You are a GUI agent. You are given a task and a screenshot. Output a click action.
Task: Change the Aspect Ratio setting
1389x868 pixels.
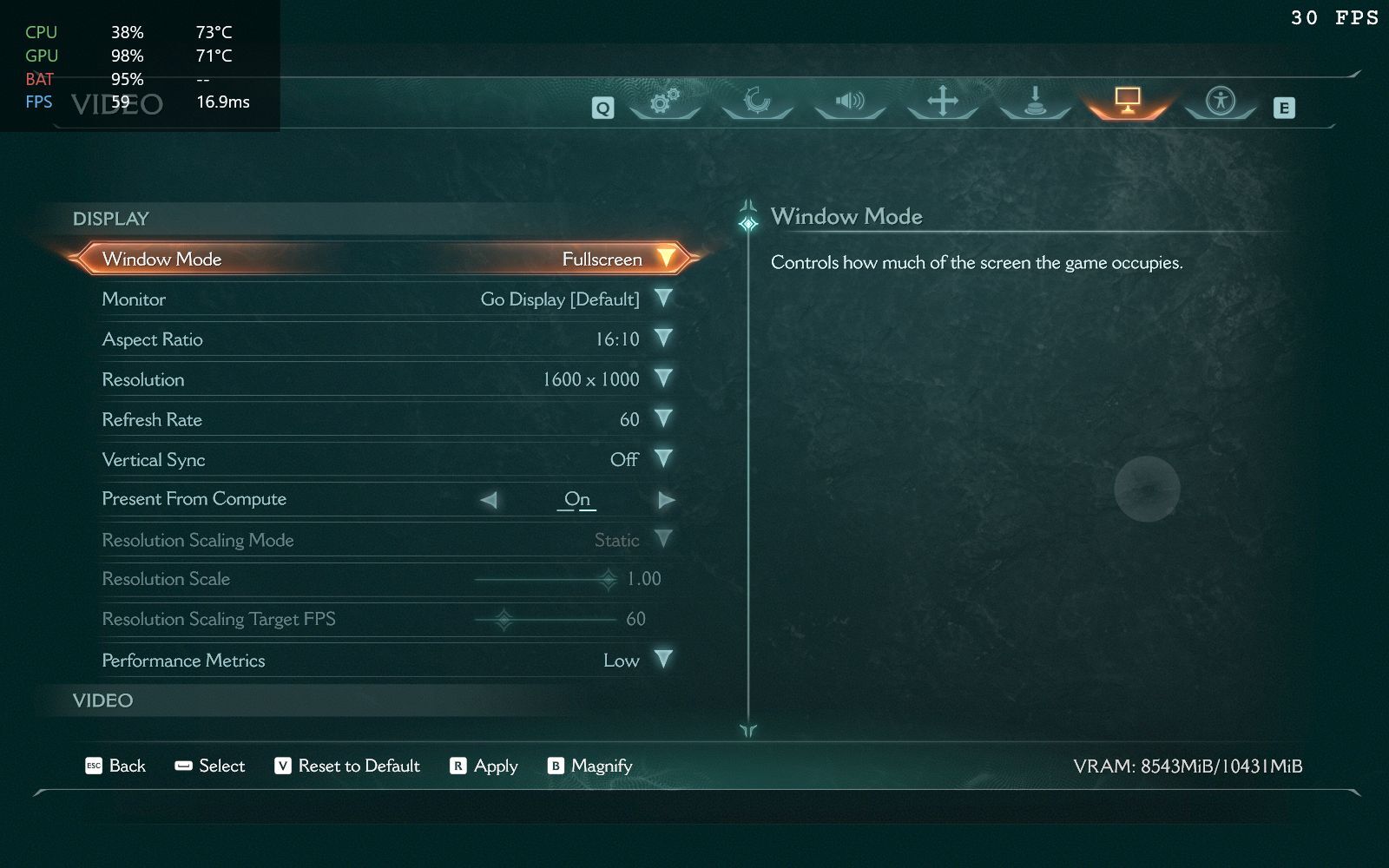coord(663,339)
